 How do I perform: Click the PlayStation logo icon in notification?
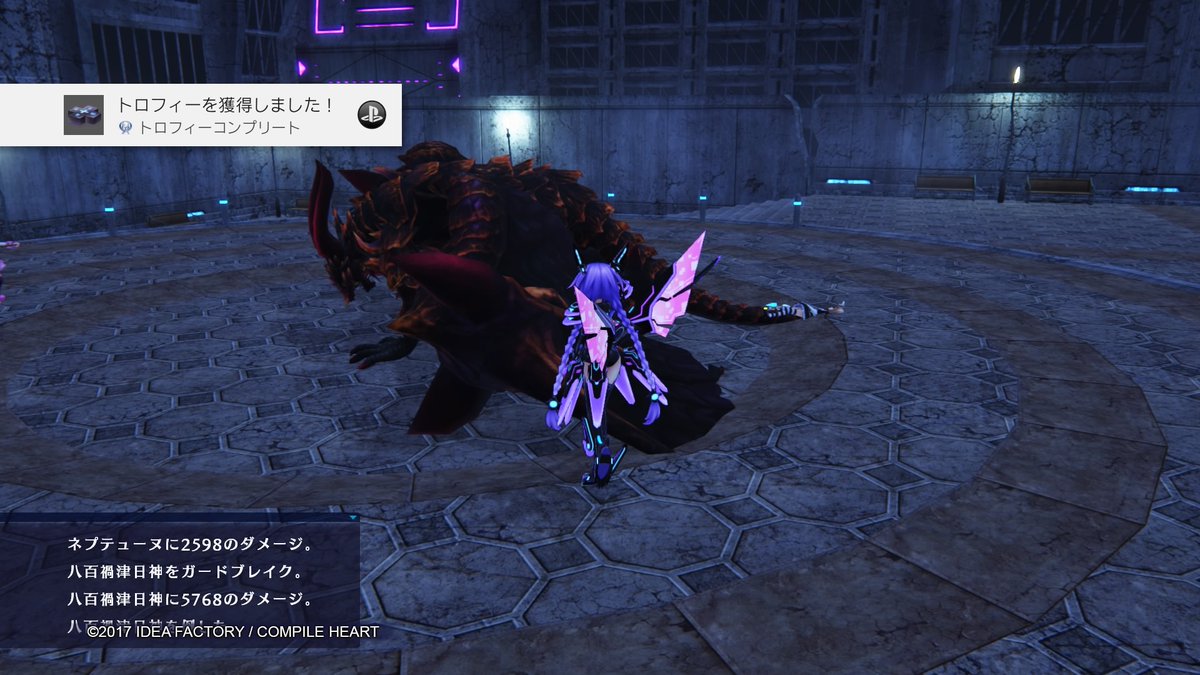coord(371,115)
